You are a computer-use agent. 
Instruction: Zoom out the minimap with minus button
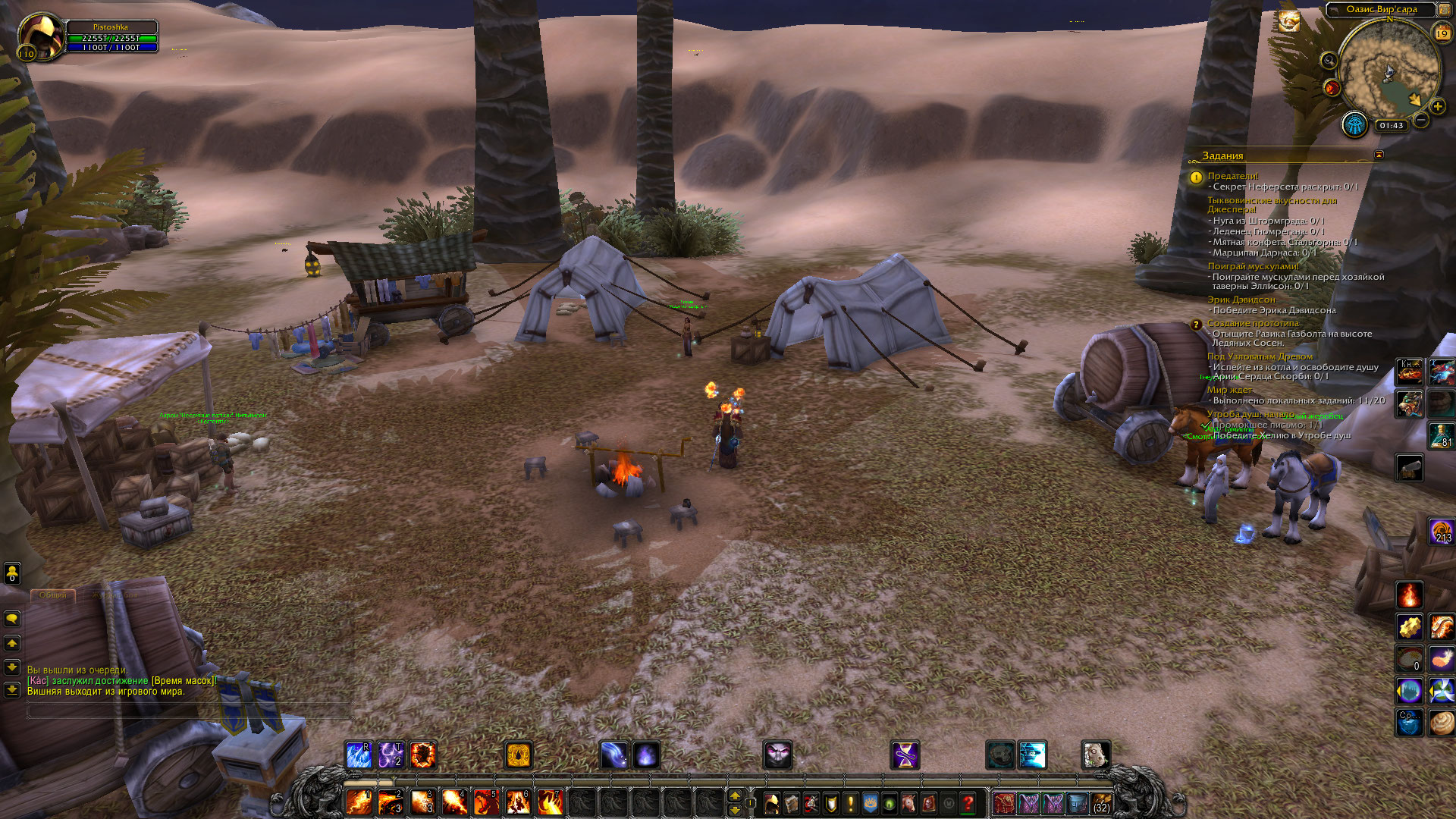coord(1421,120)
